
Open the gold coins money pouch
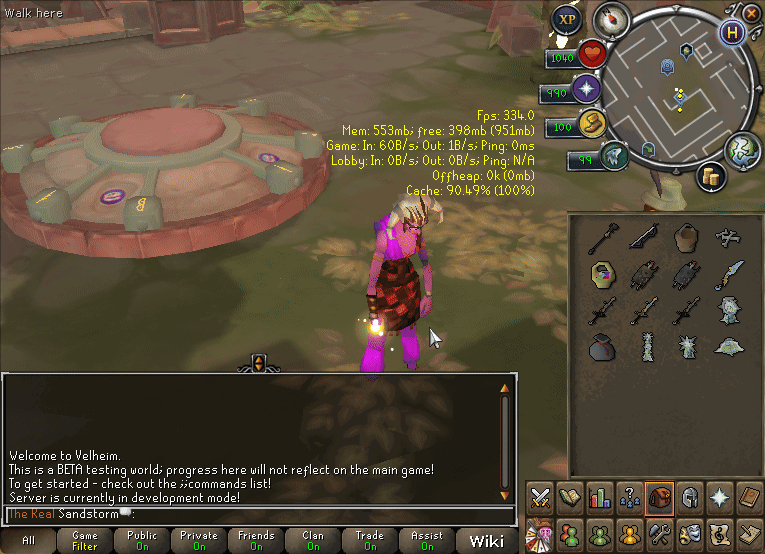click(x=711, y=176)
